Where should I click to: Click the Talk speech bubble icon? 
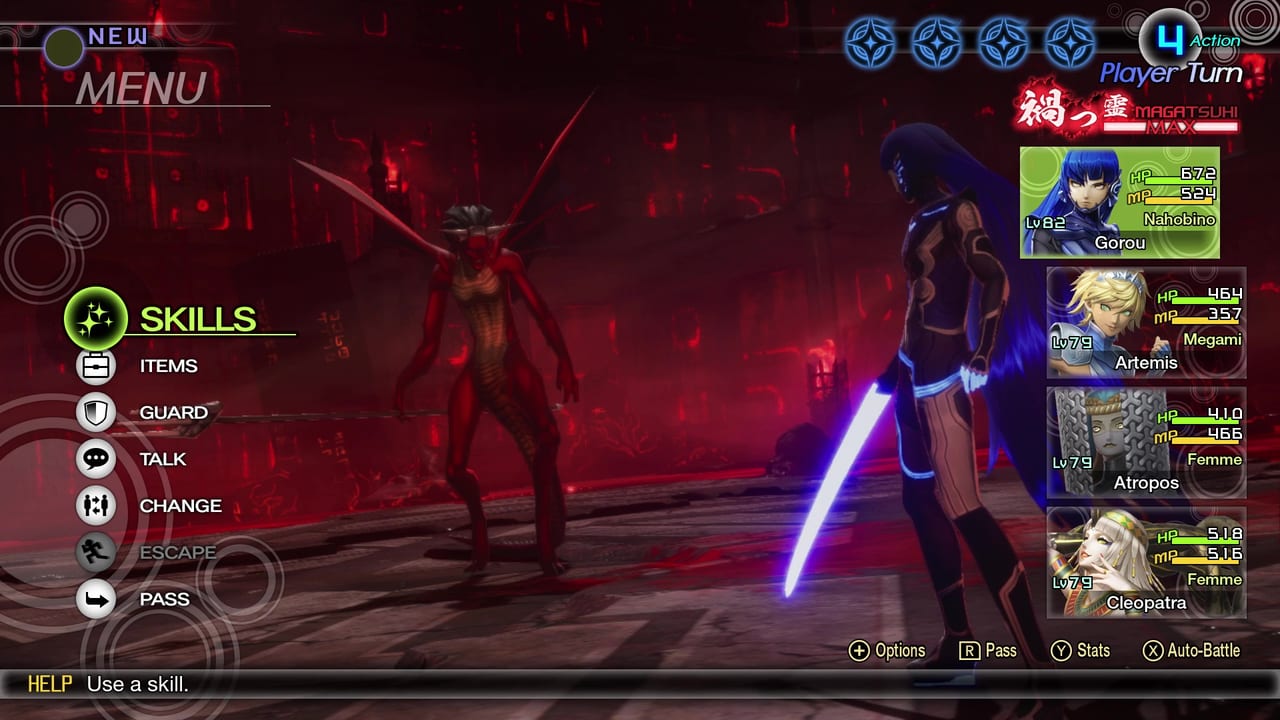point(95,459)
